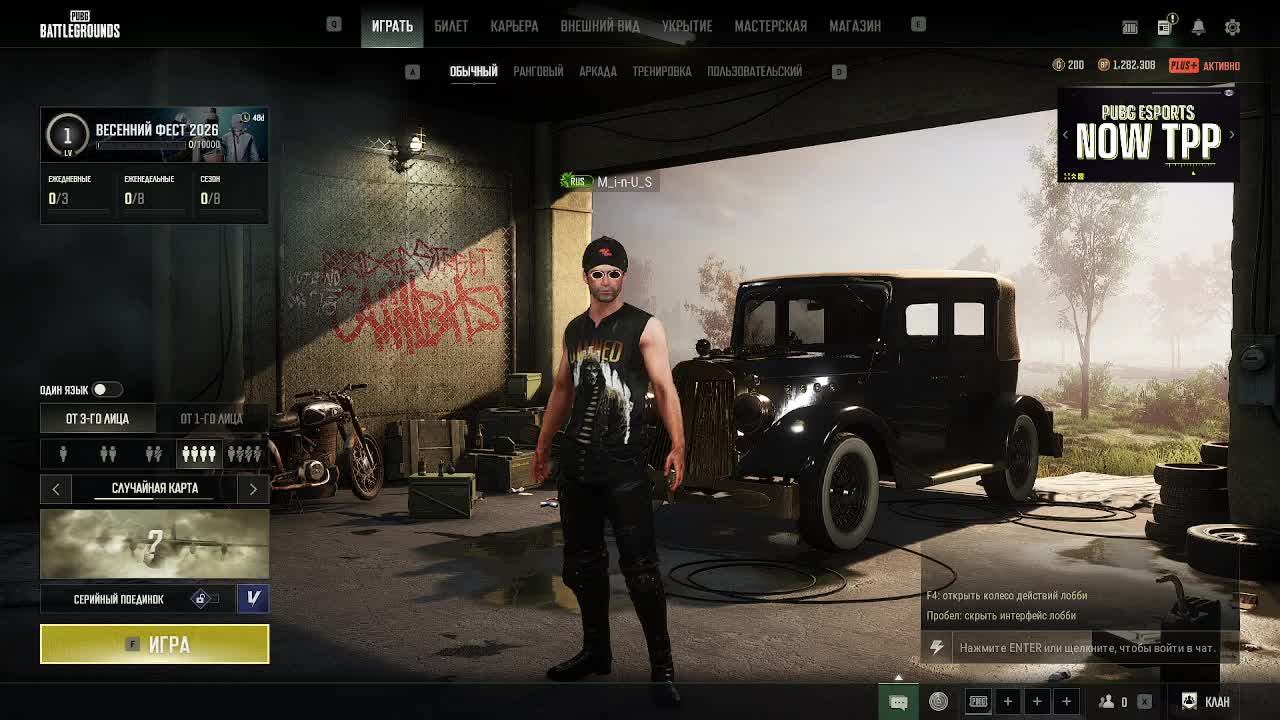This screenshot has width=1280, height=720.
Task: Open the ВНЕШНИЙ ВИД customization tab
Action: pyautogui.click(x=600, y=26)
